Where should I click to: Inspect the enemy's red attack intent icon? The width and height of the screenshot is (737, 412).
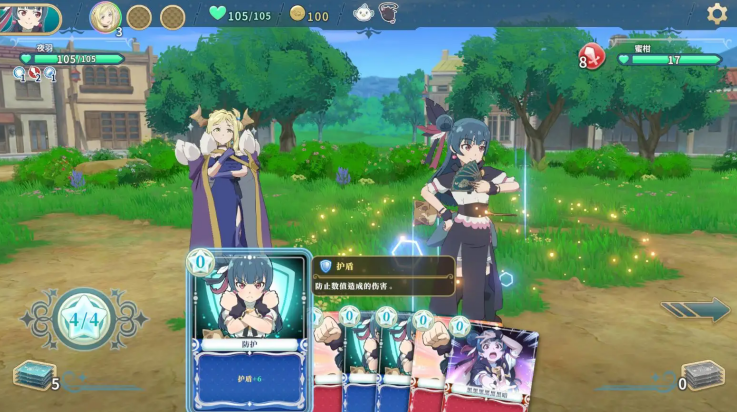592,57
